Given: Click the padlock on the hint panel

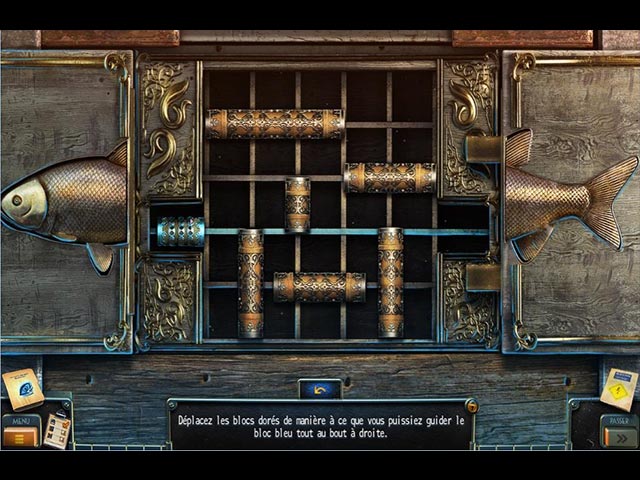Looking at the screenshot, I should (471, 406).
